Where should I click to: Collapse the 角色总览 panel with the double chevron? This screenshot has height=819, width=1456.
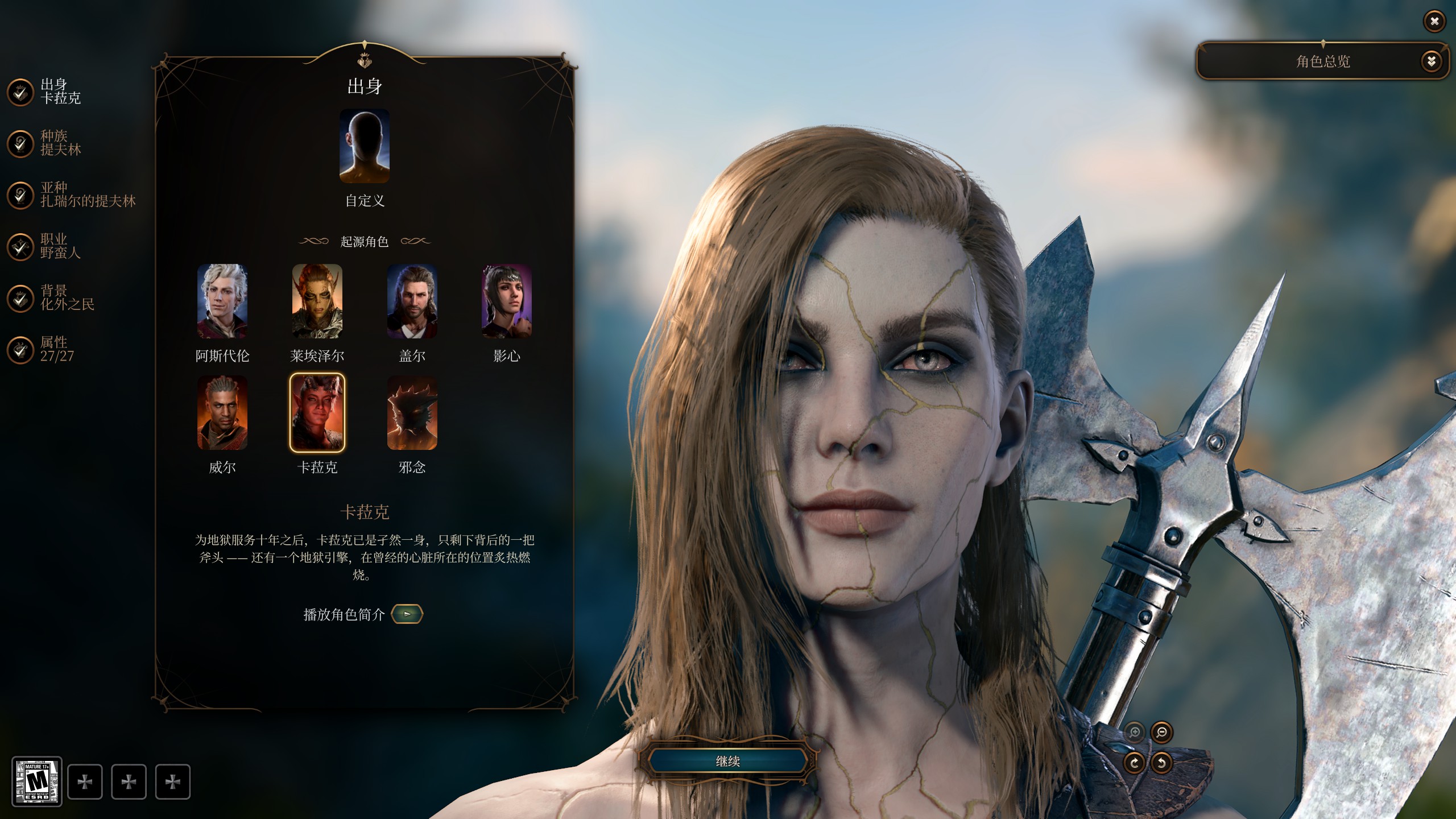[x=1433, y=61]
